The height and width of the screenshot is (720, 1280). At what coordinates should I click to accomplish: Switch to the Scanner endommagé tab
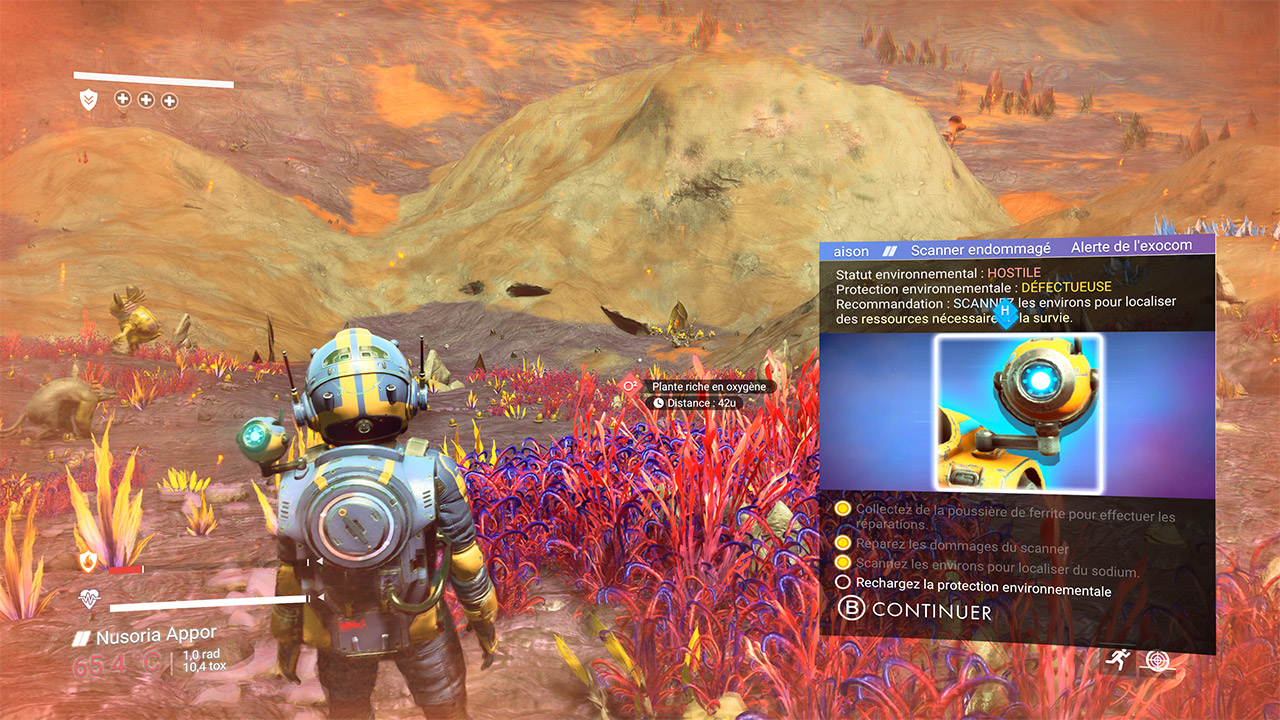click(x=980, y=250)
